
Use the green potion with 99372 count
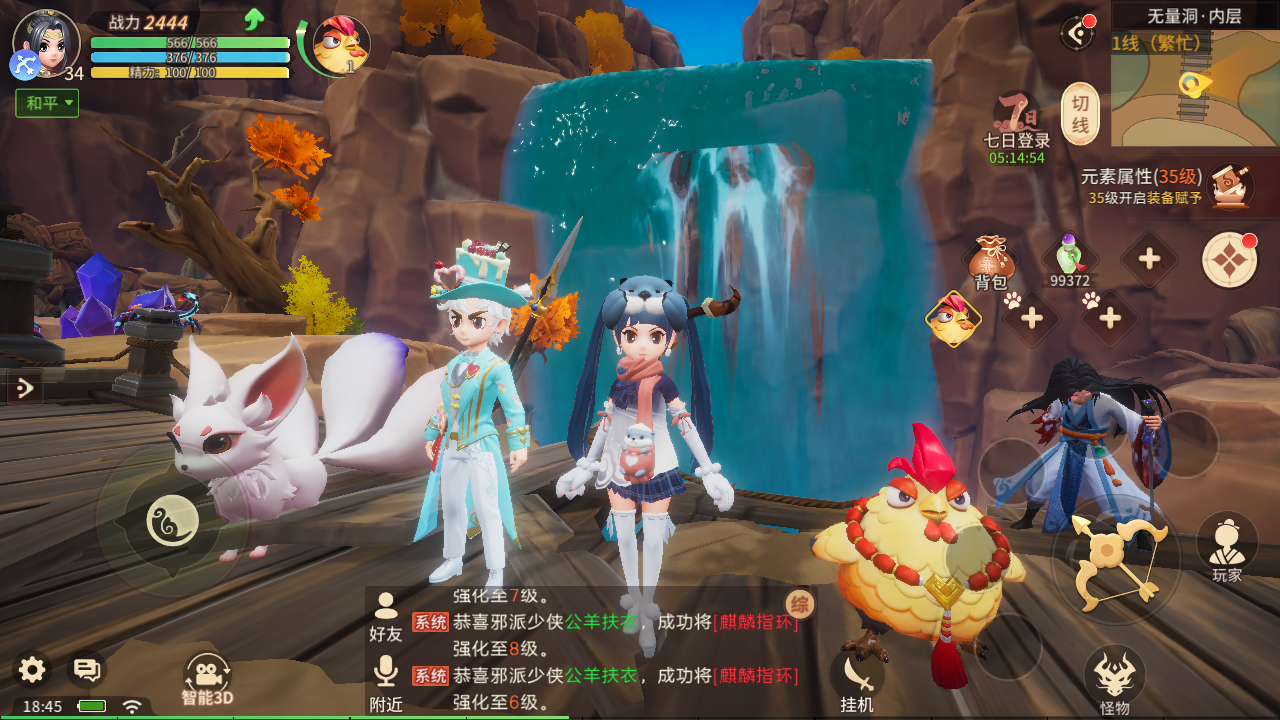point(1069,260)
